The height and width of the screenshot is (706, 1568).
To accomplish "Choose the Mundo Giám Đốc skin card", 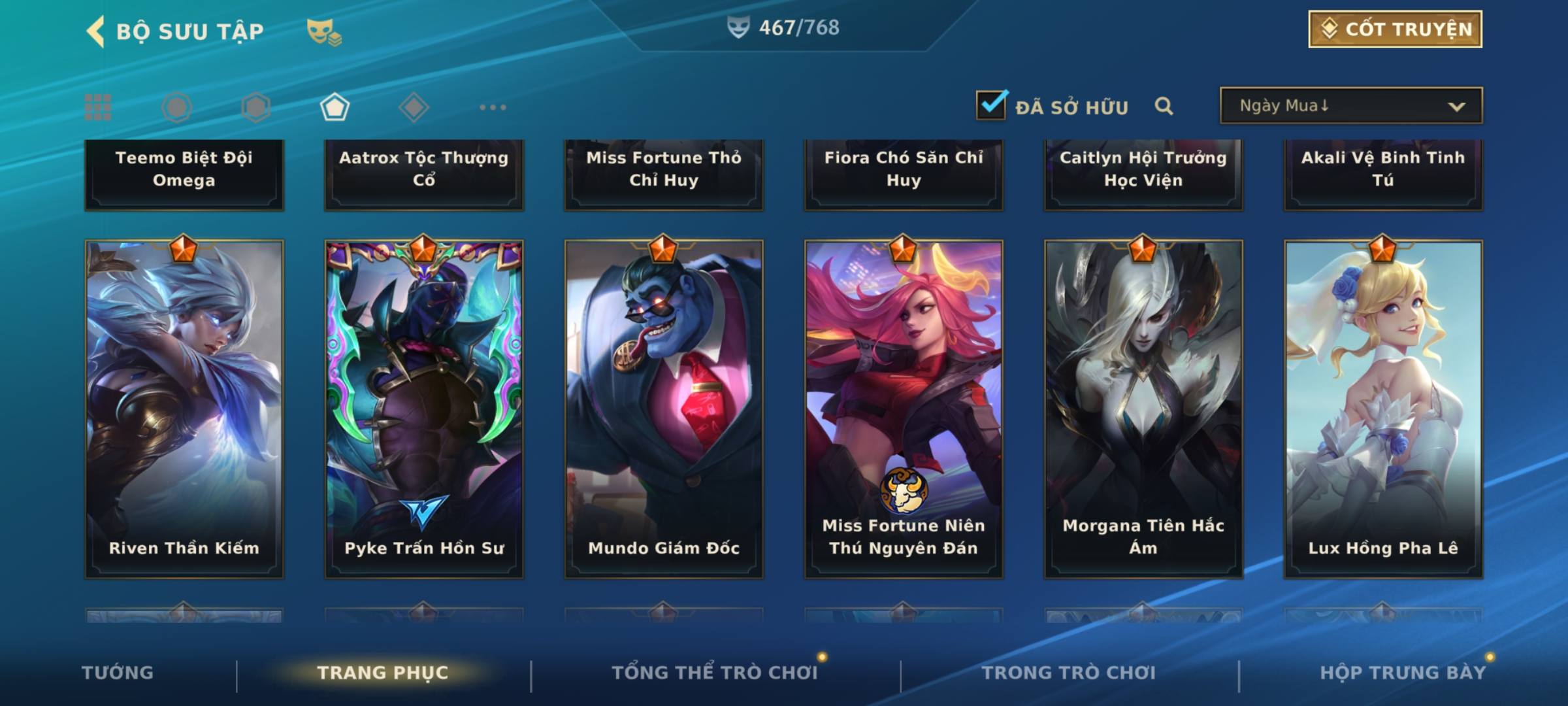I will click(x=664, y=409).
